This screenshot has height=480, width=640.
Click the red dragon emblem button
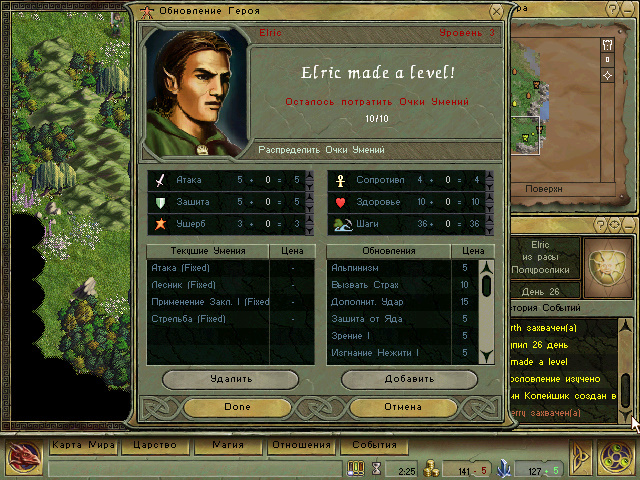pos(23,459)
